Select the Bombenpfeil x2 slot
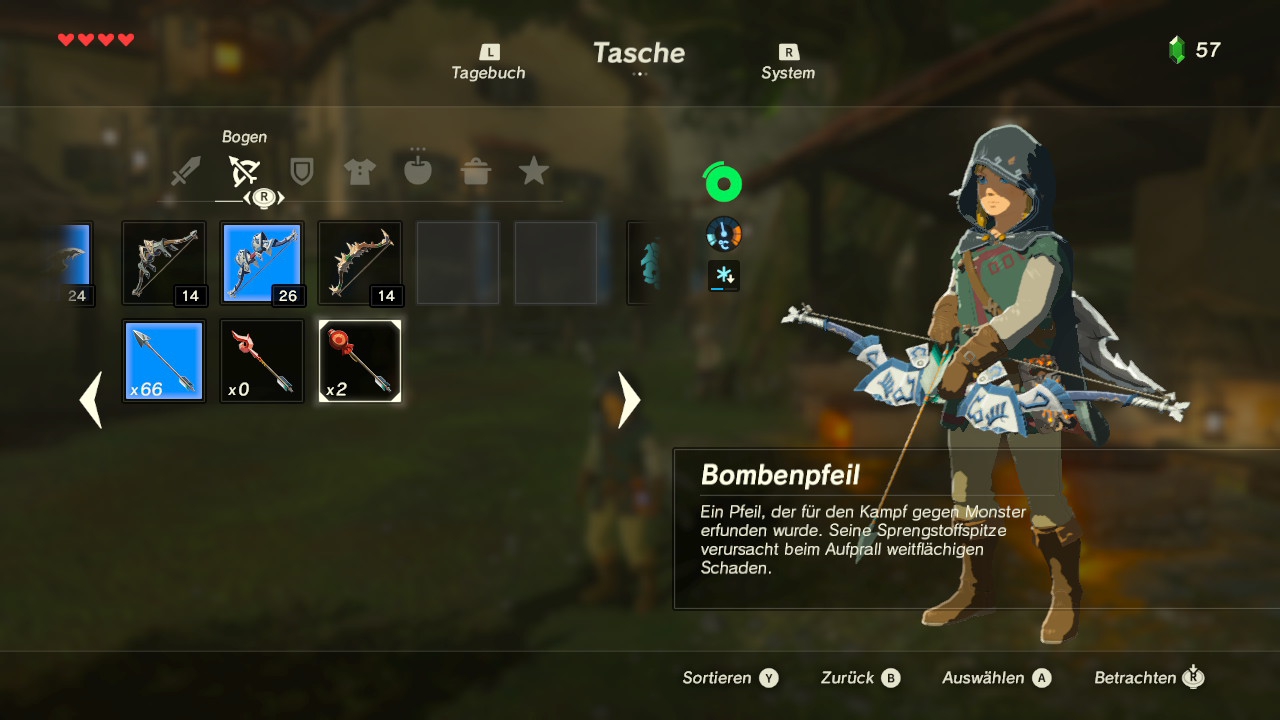This screenshot has height=720, width=1280. coord(360,361)
